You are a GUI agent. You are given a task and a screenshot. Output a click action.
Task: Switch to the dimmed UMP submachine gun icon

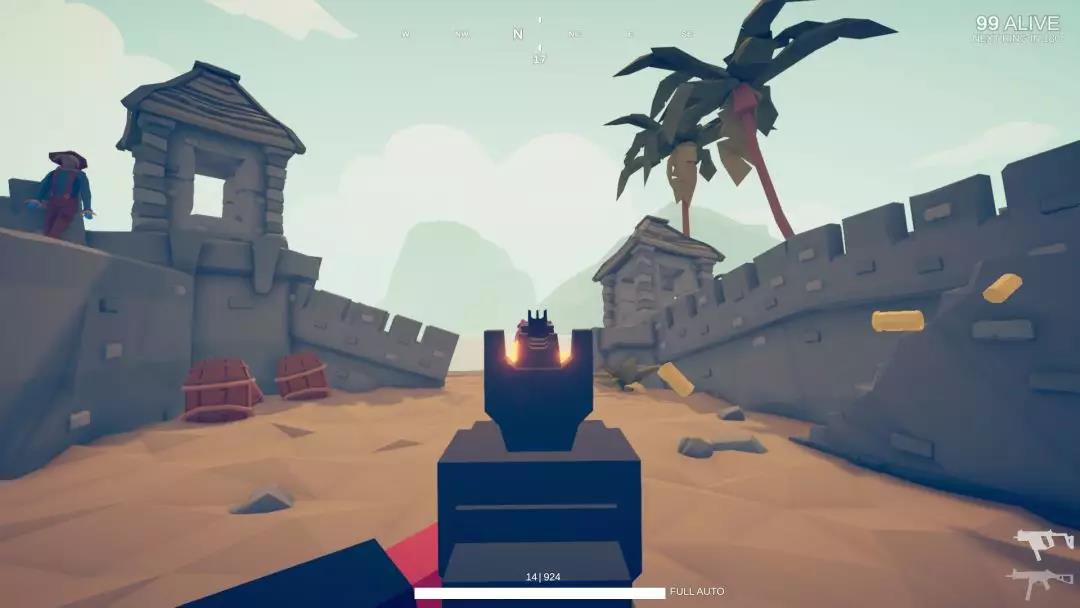click(x=1039, y=581)
